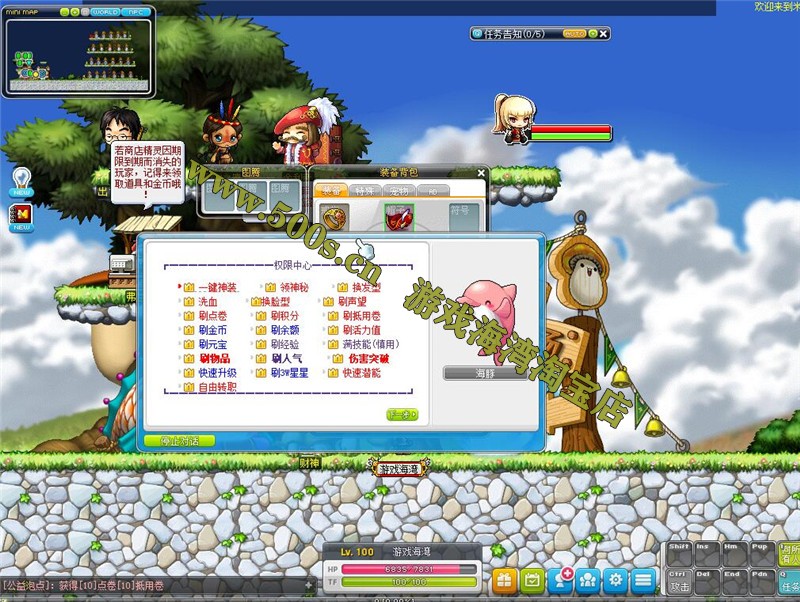Select the 自由转职 option
800x602 pixels.
pos(216,387)
